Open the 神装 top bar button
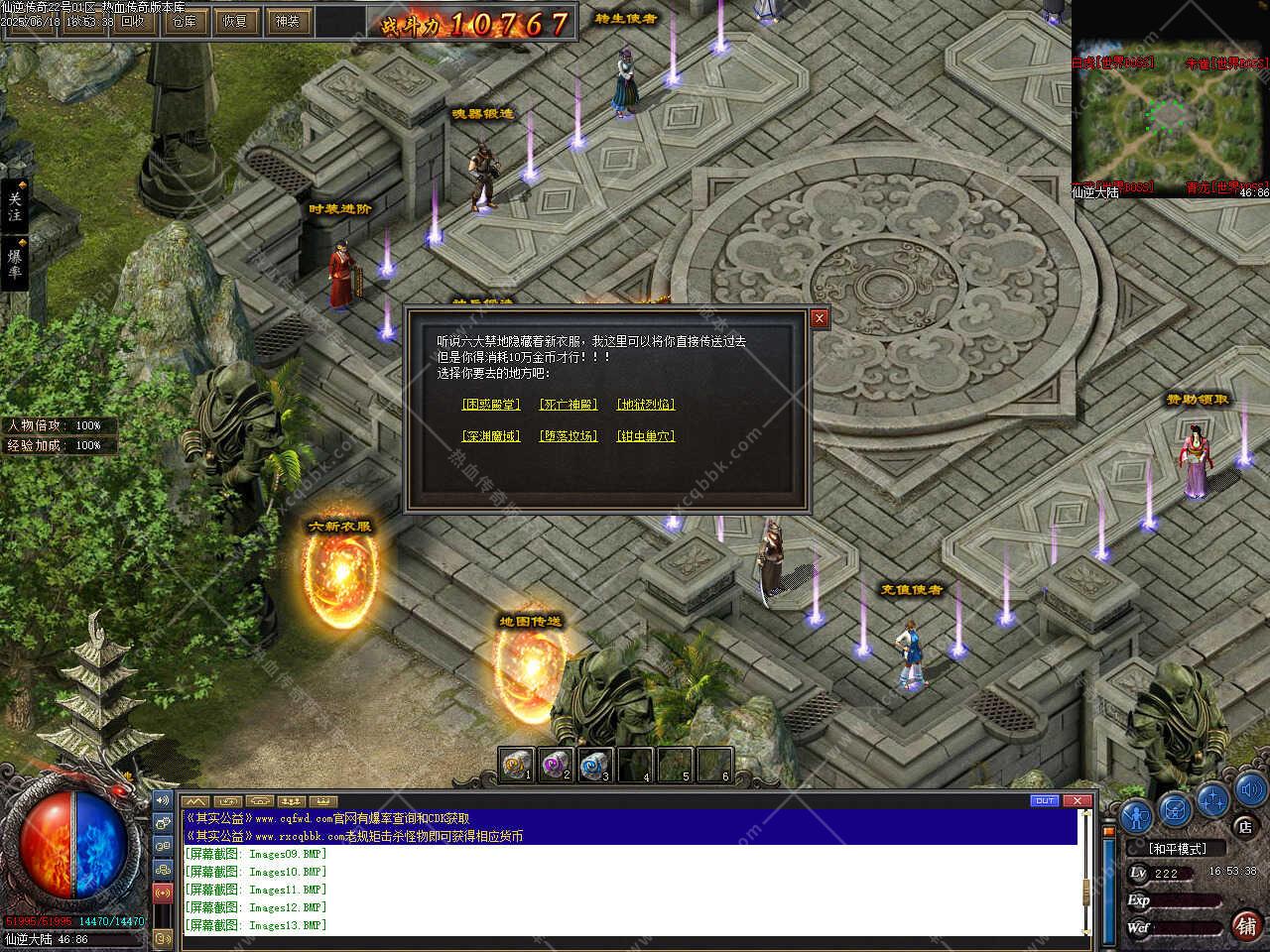The height and width of the screenshot is (952, 1270). tap(288, 21)
